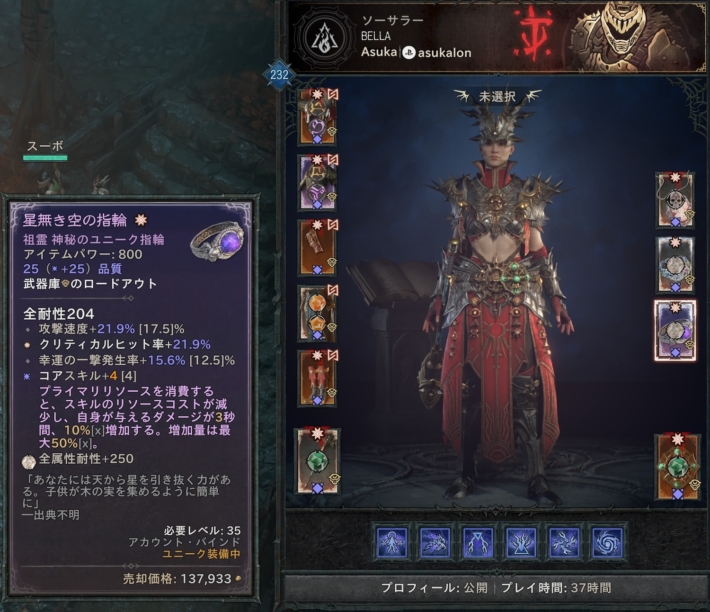
Task: Click the lightning spear skill icon
Action: point(435,542)
